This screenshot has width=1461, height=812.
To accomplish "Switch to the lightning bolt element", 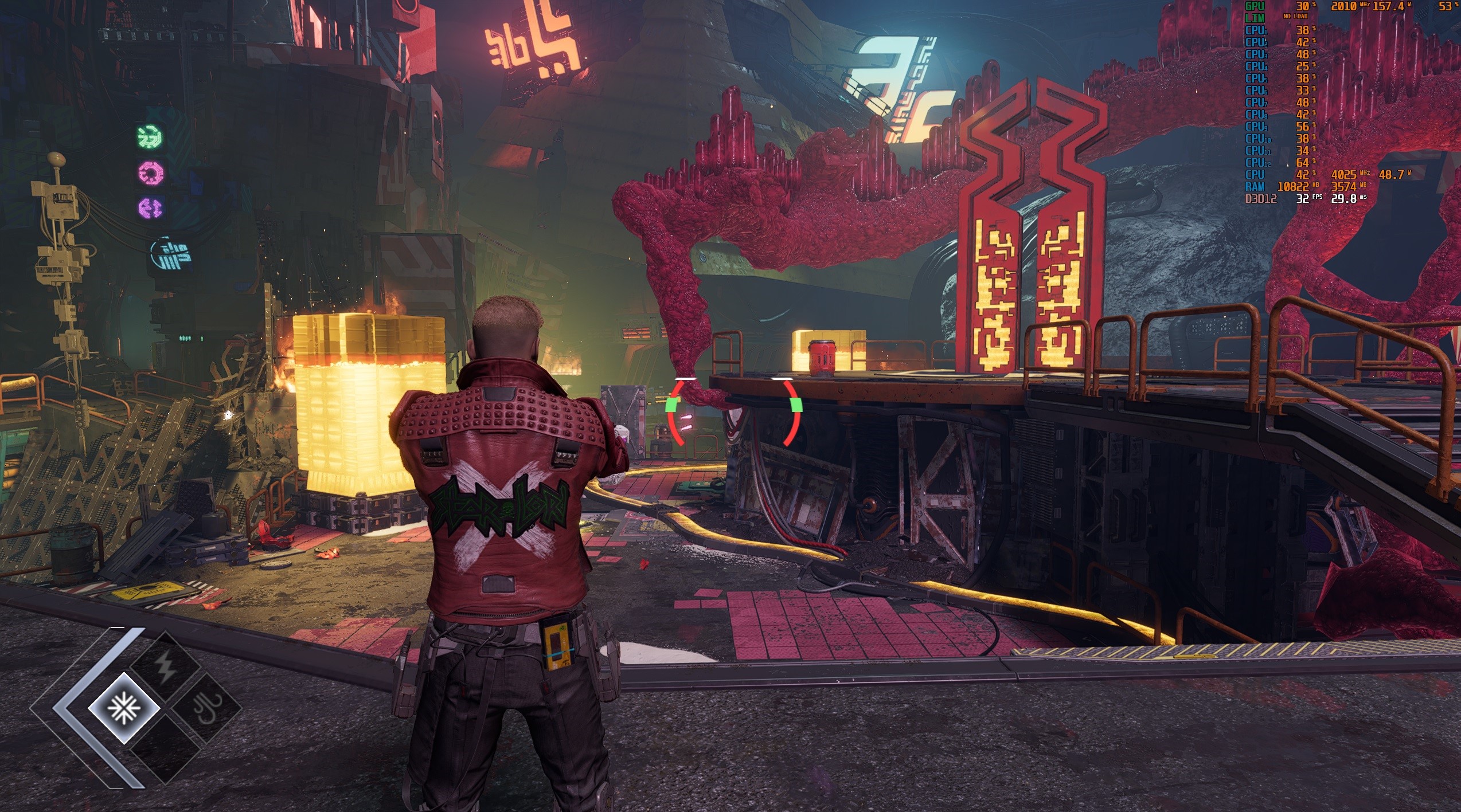I will click(166, 668).
